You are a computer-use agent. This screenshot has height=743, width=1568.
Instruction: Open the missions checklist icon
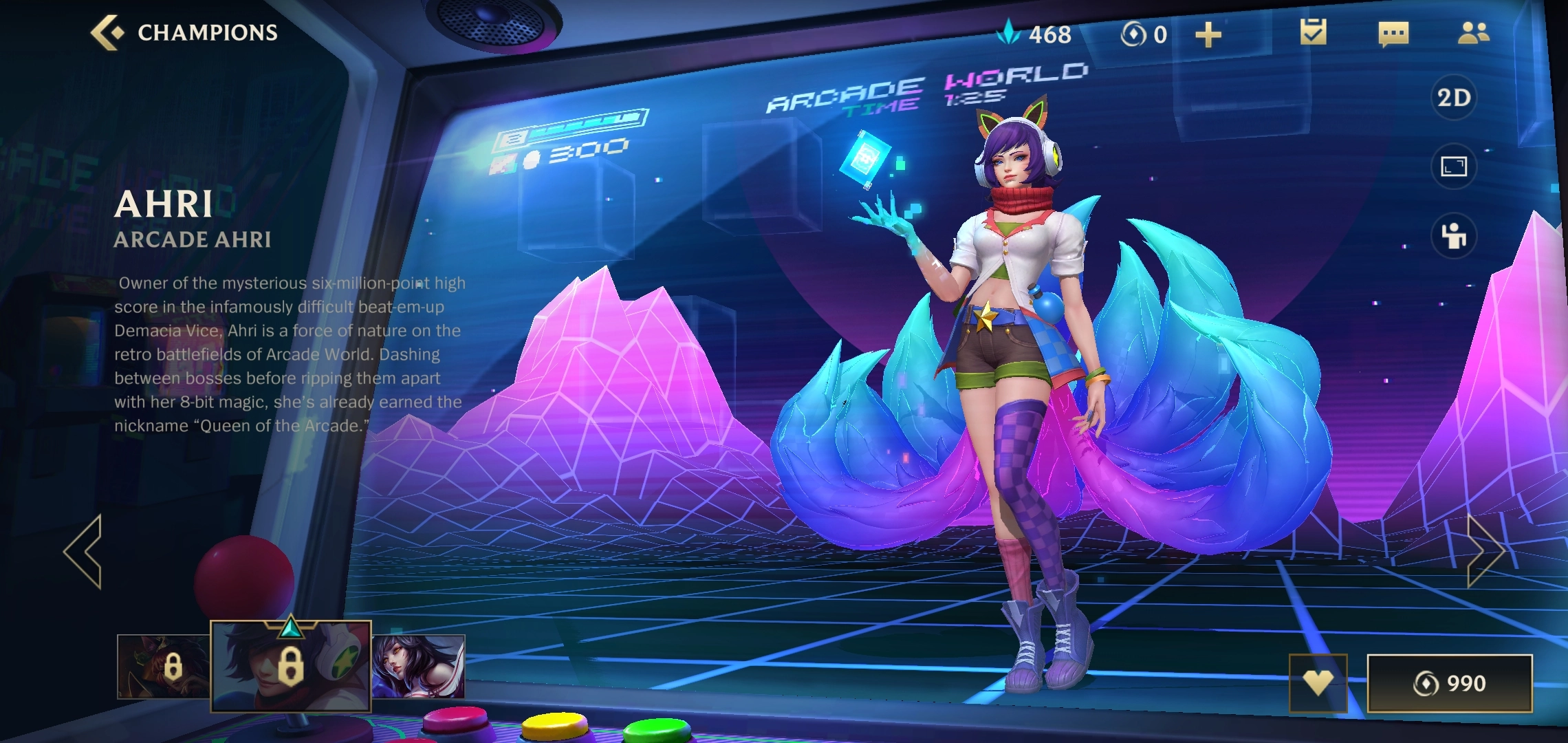pos(1313,32)
